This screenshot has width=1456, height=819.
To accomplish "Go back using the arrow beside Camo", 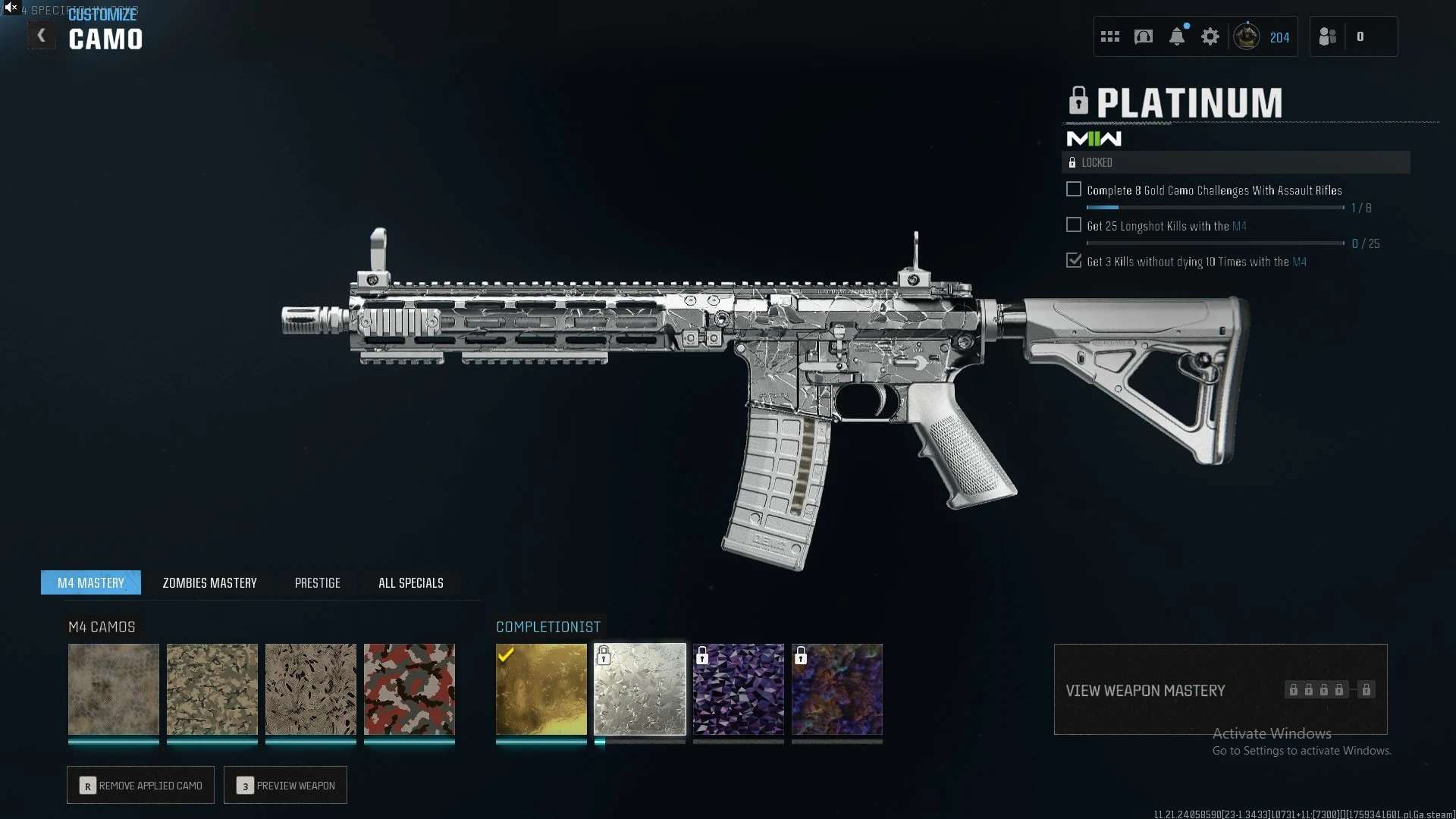I will tap(41, 36).
